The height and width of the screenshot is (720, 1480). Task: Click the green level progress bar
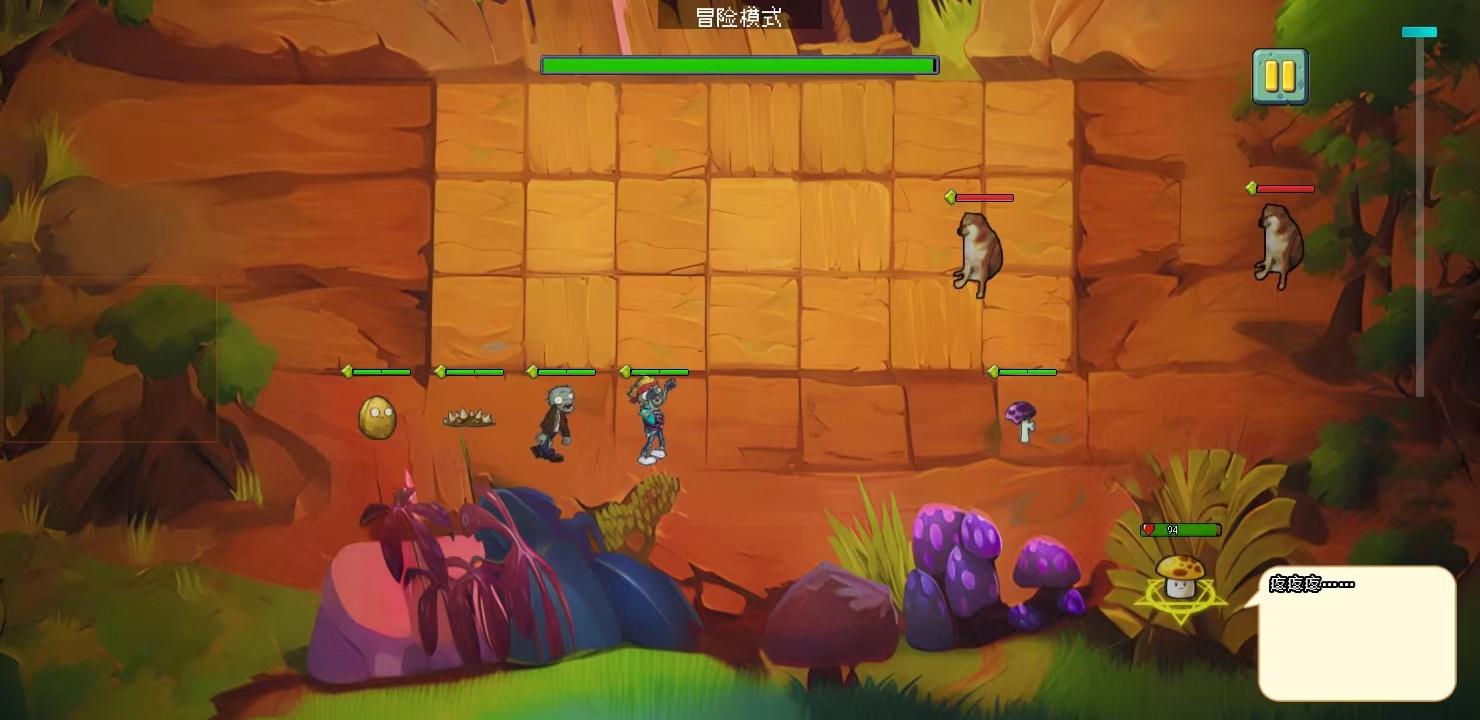pos(738,64)
